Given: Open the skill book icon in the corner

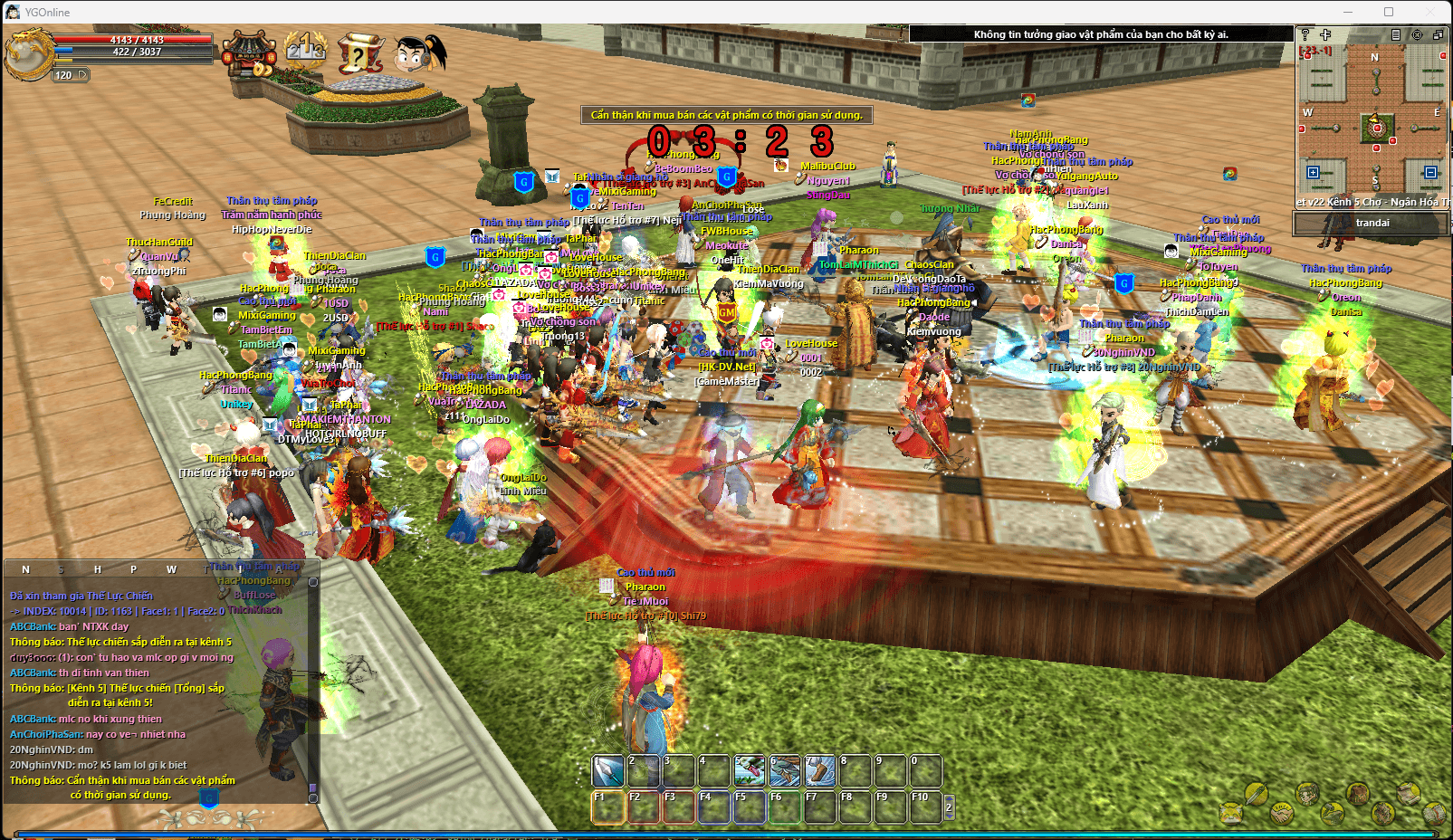Looking at the screenshot, I should pos(1434,813).
